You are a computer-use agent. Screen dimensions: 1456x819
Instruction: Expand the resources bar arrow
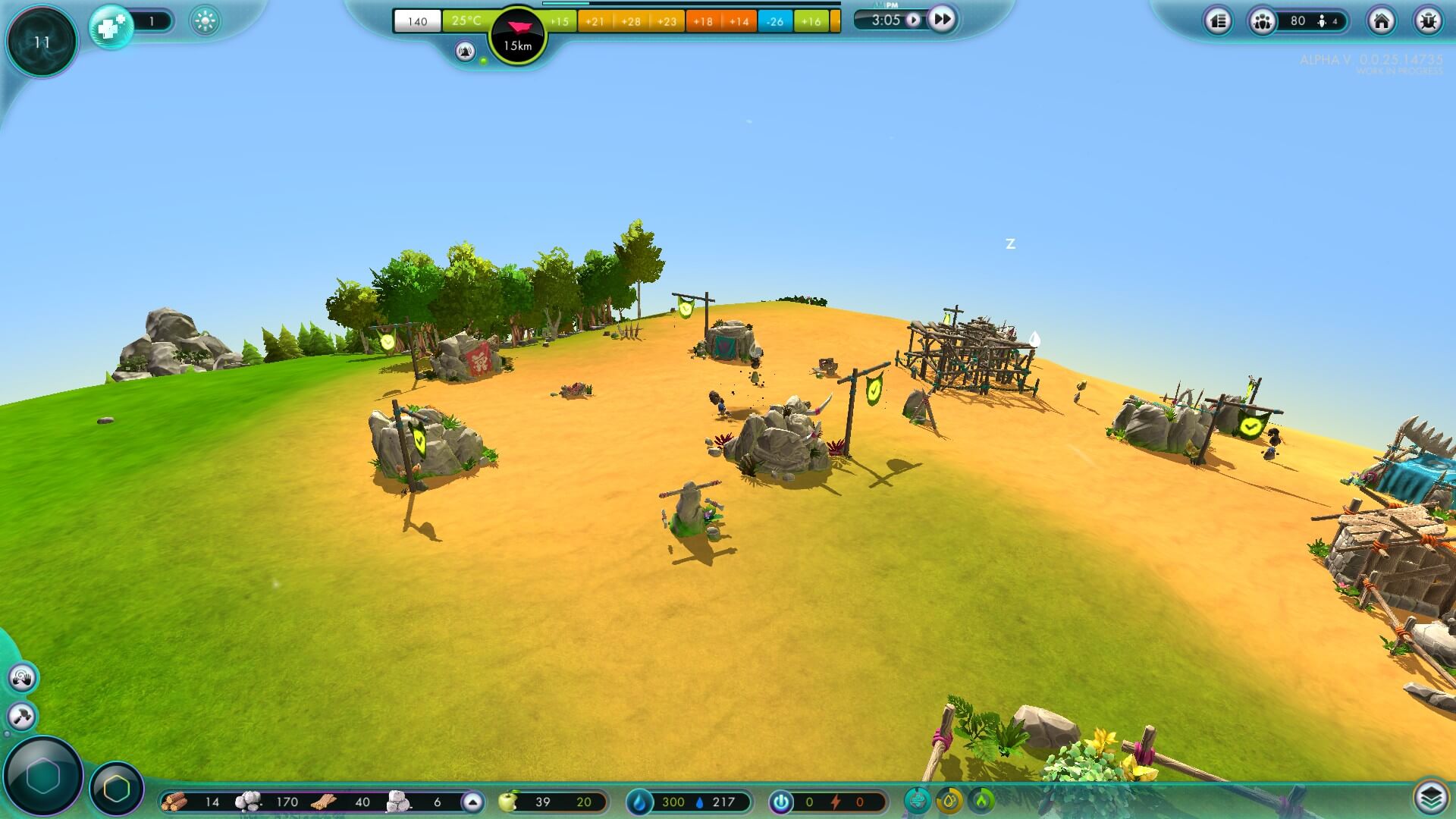(472, 802)
